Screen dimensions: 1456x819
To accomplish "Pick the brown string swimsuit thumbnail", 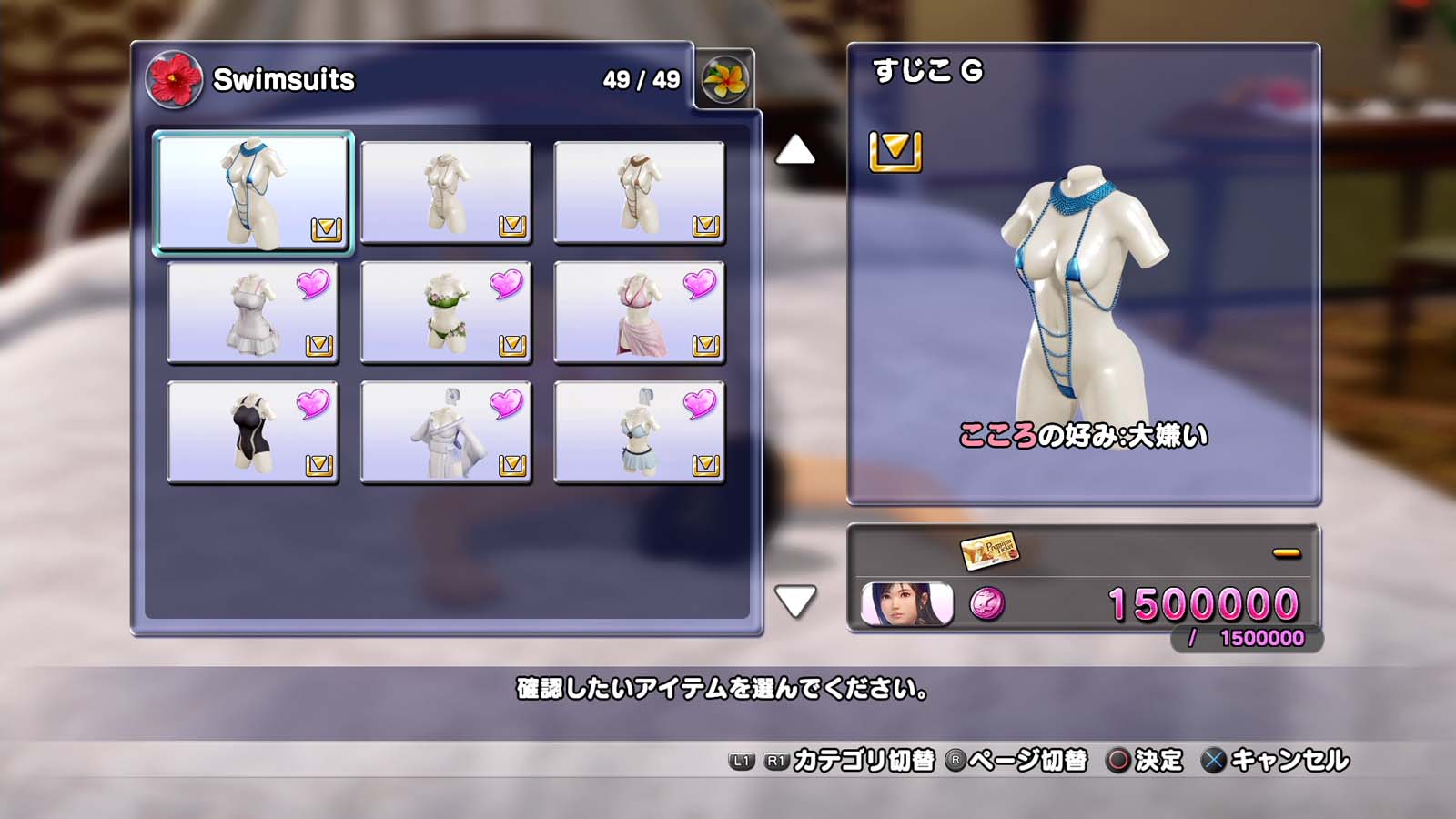I will pos(639,192).
